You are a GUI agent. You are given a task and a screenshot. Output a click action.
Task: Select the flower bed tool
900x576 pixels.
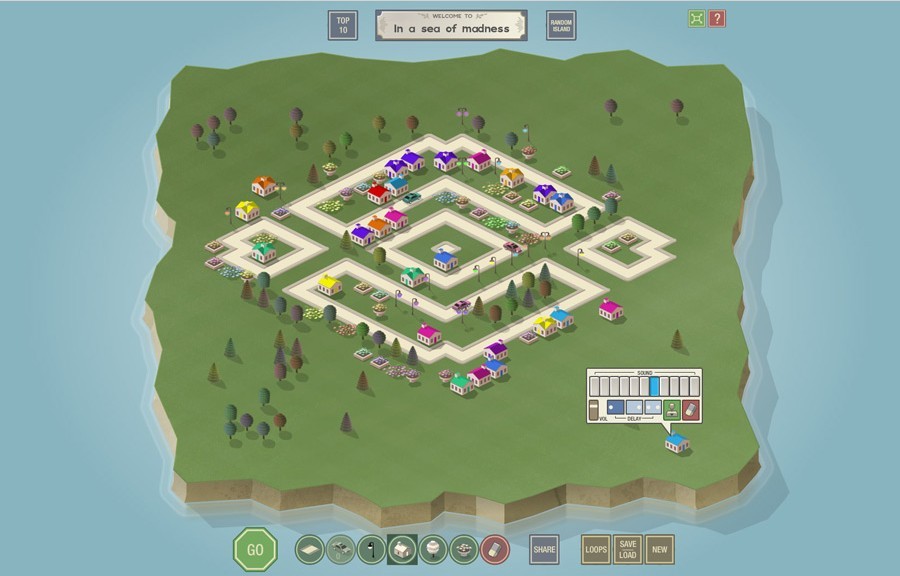tap(464, 549)
